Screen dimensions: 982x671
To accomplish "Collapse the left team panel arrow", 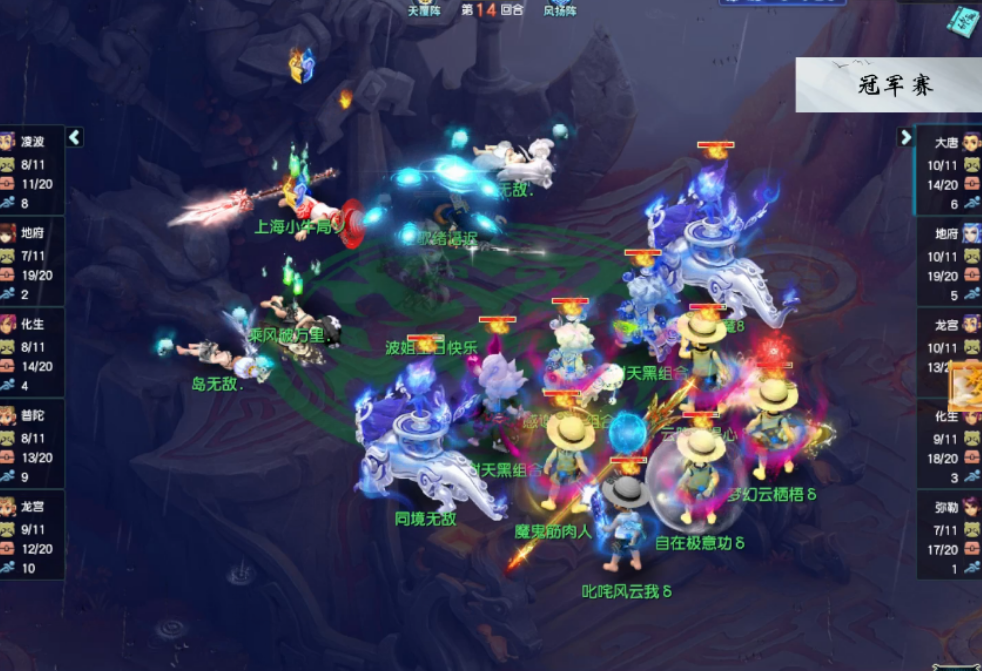I will pyautogui.click(x=74, y=138).
